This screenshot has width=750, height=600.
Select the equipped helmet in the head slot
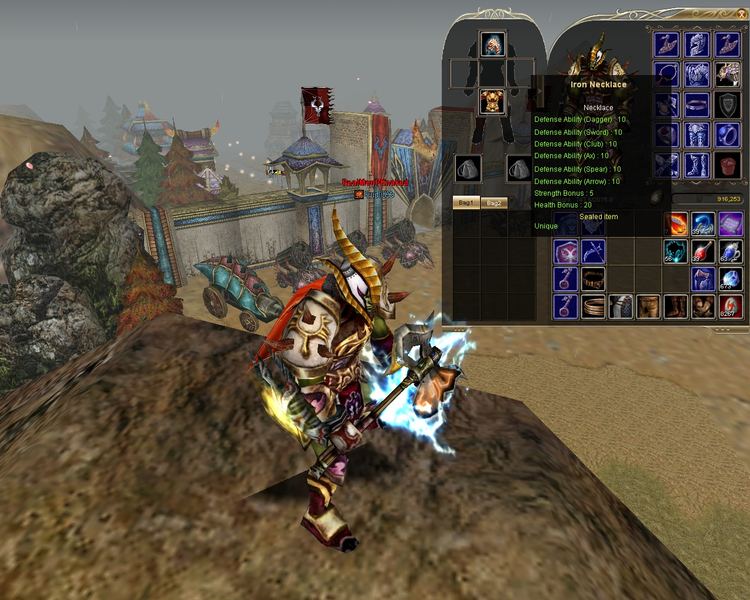pyautogui.click(x=491, y=45)
